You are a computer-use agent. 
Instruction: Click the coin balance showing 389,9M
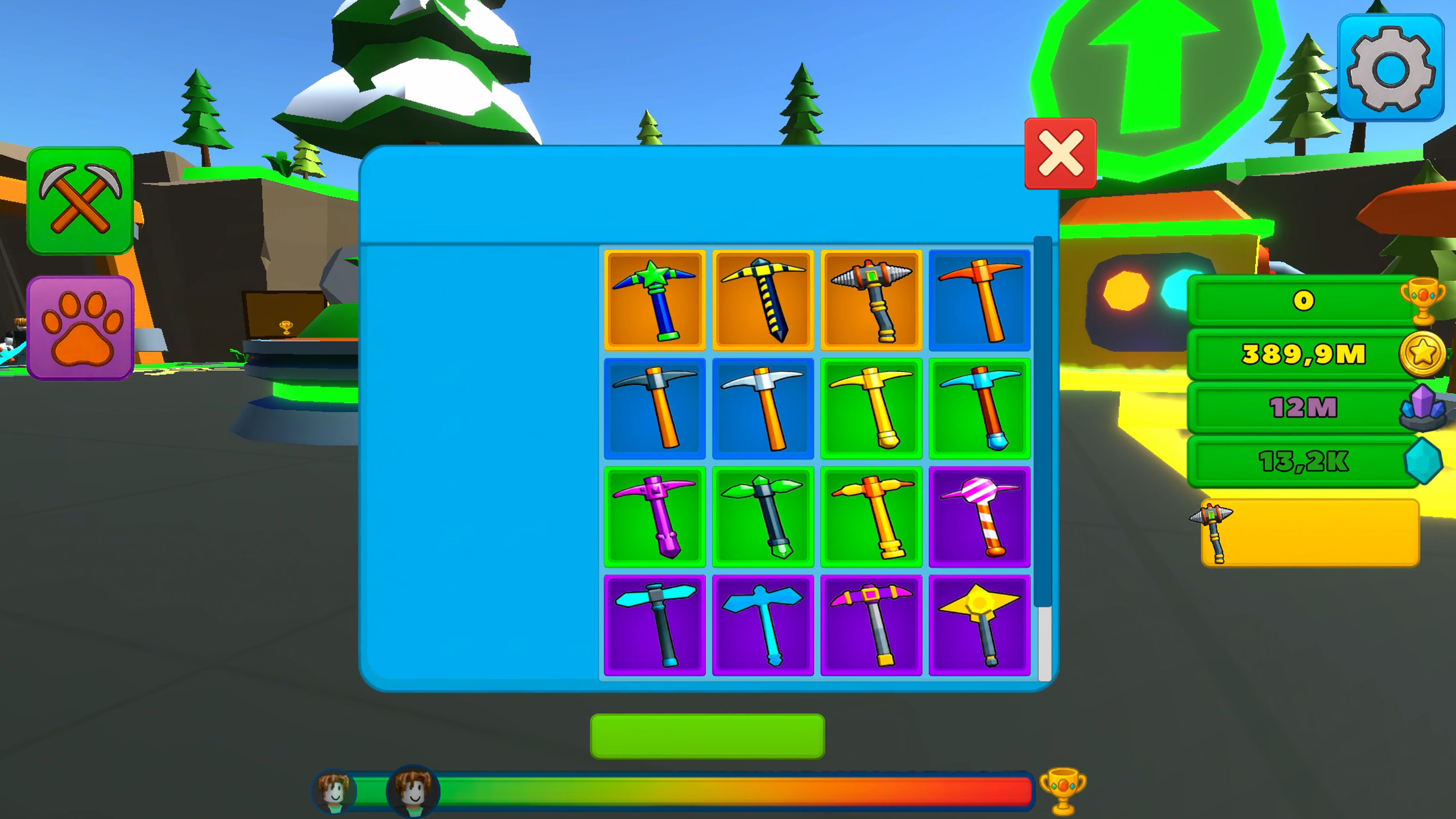pyautogui.click(x=1302, y=354)
